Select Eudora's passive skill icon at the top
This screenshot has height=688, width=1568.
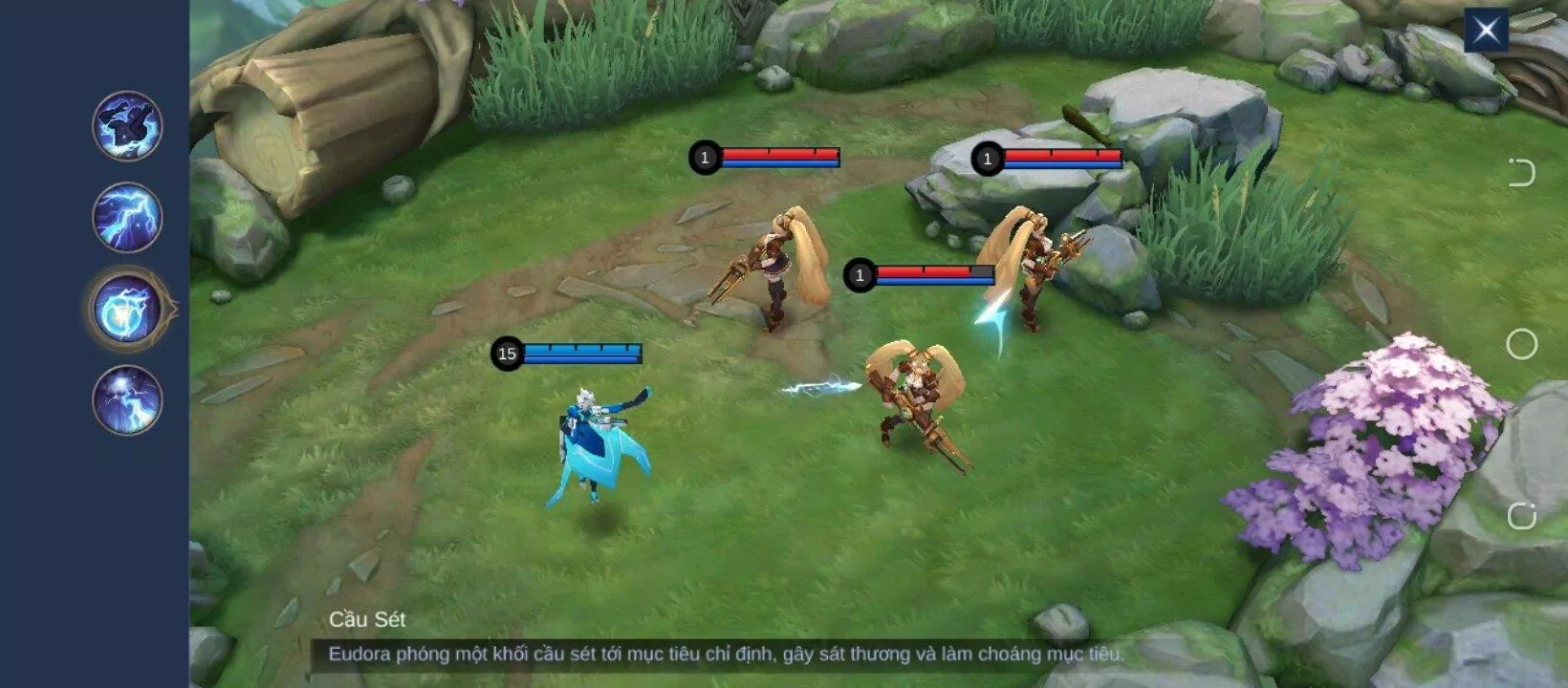[127, 126]
